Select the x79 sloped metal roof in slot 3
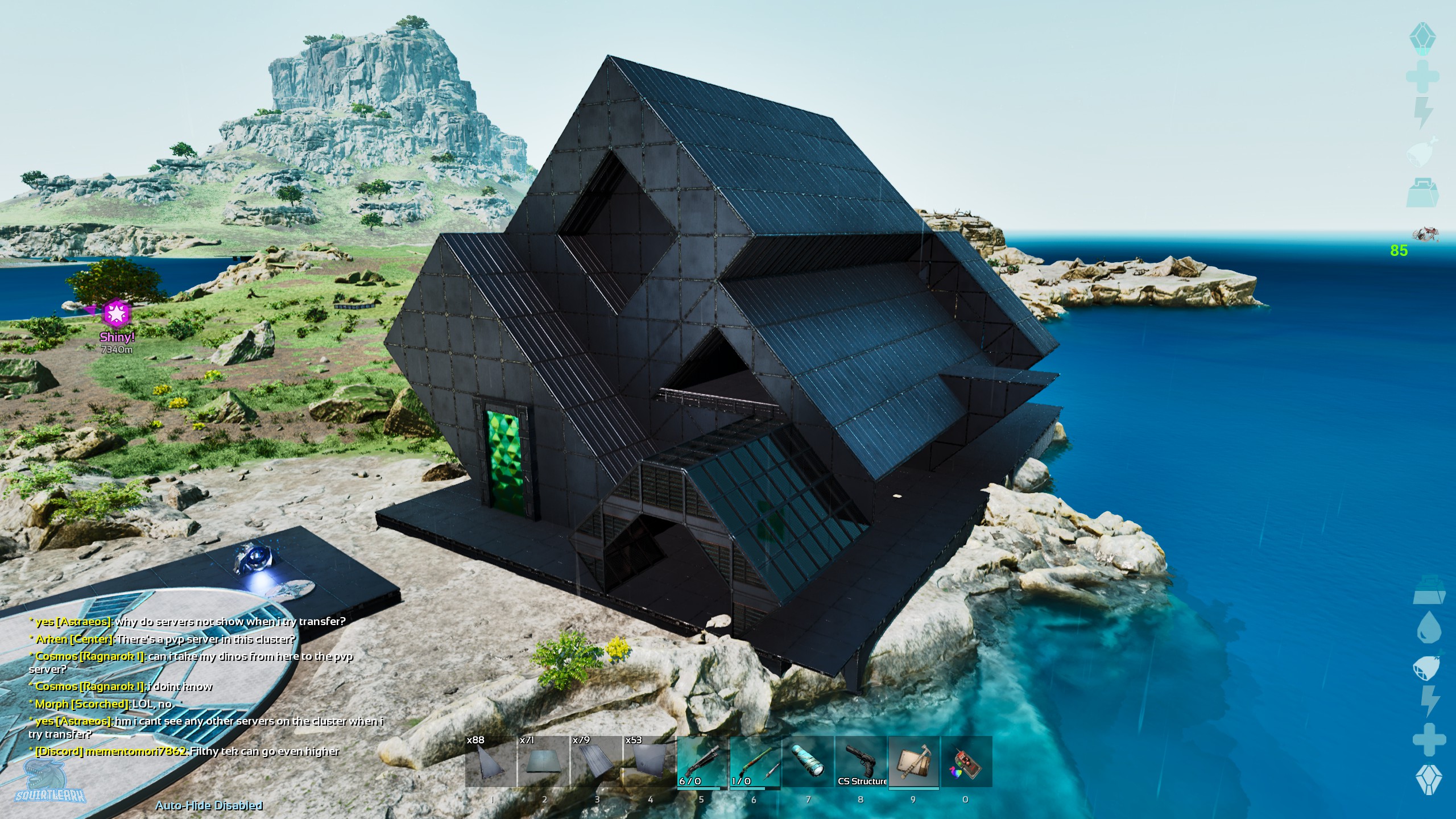 click(x=598, y=762)
